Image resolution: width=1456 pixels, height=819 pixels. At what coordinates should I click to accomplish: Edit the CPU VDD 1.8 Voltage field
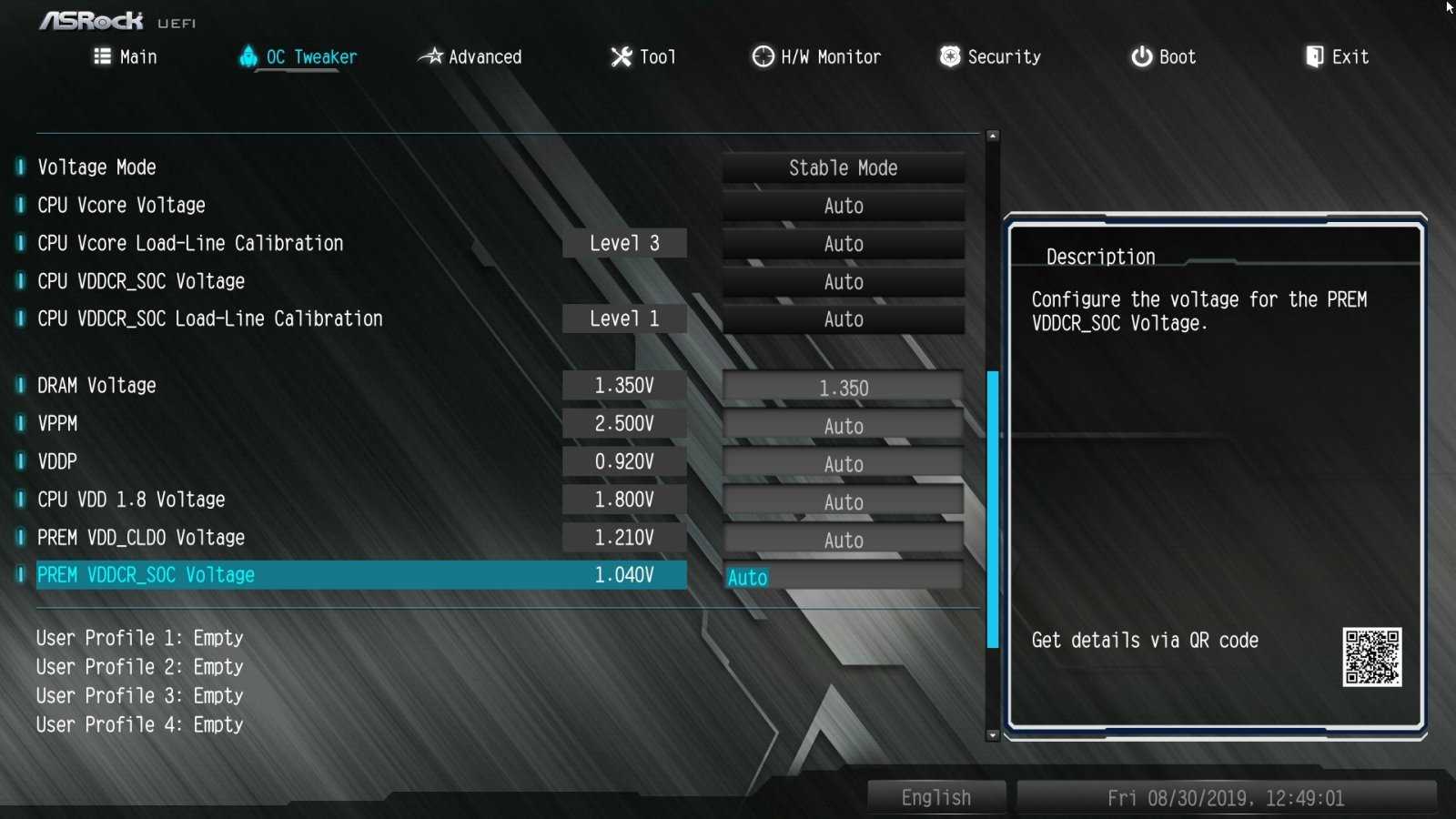843,502
